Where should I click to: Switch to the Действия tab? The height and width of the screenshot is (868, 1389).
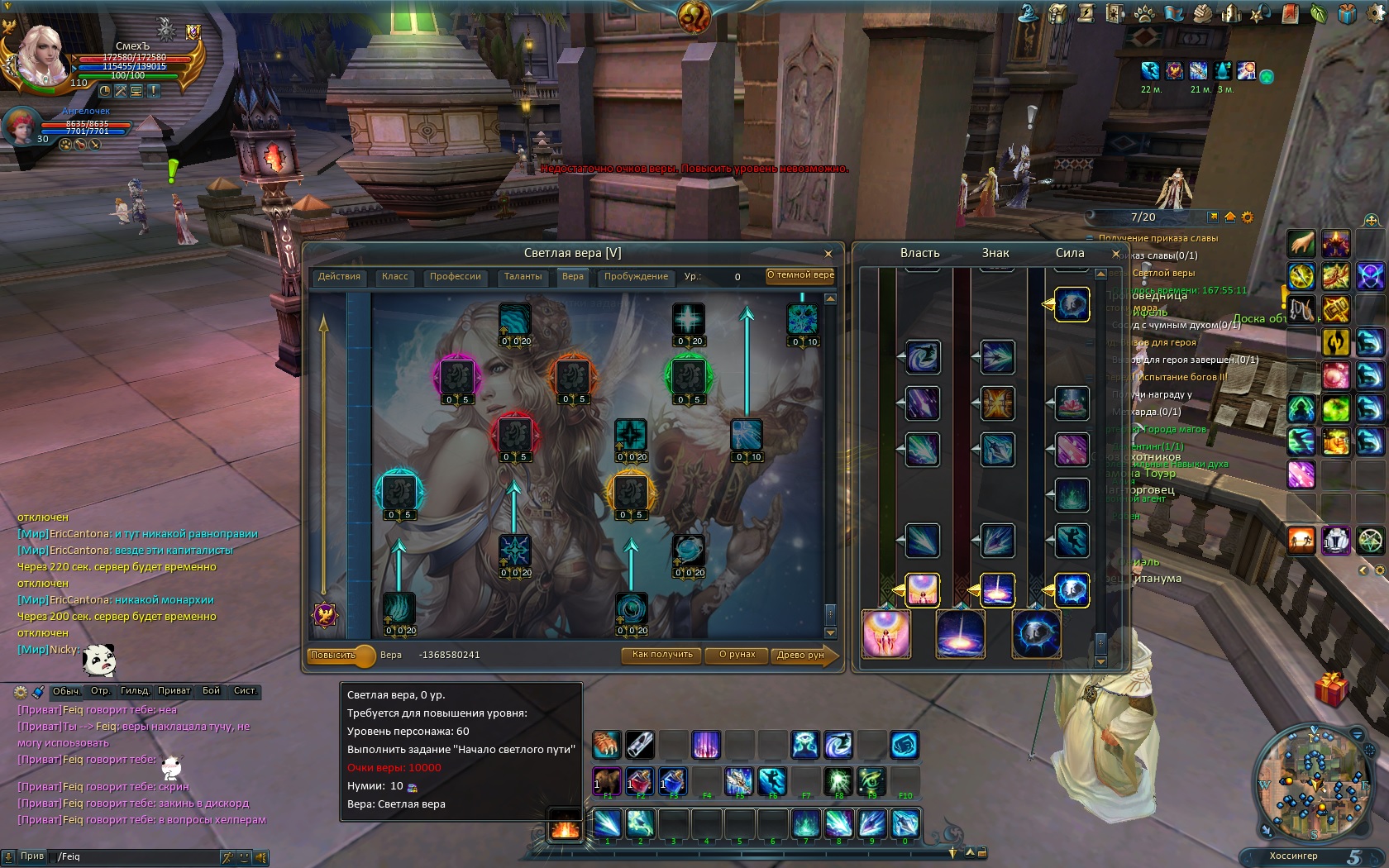pyautogui.click(x=339, y=277)
